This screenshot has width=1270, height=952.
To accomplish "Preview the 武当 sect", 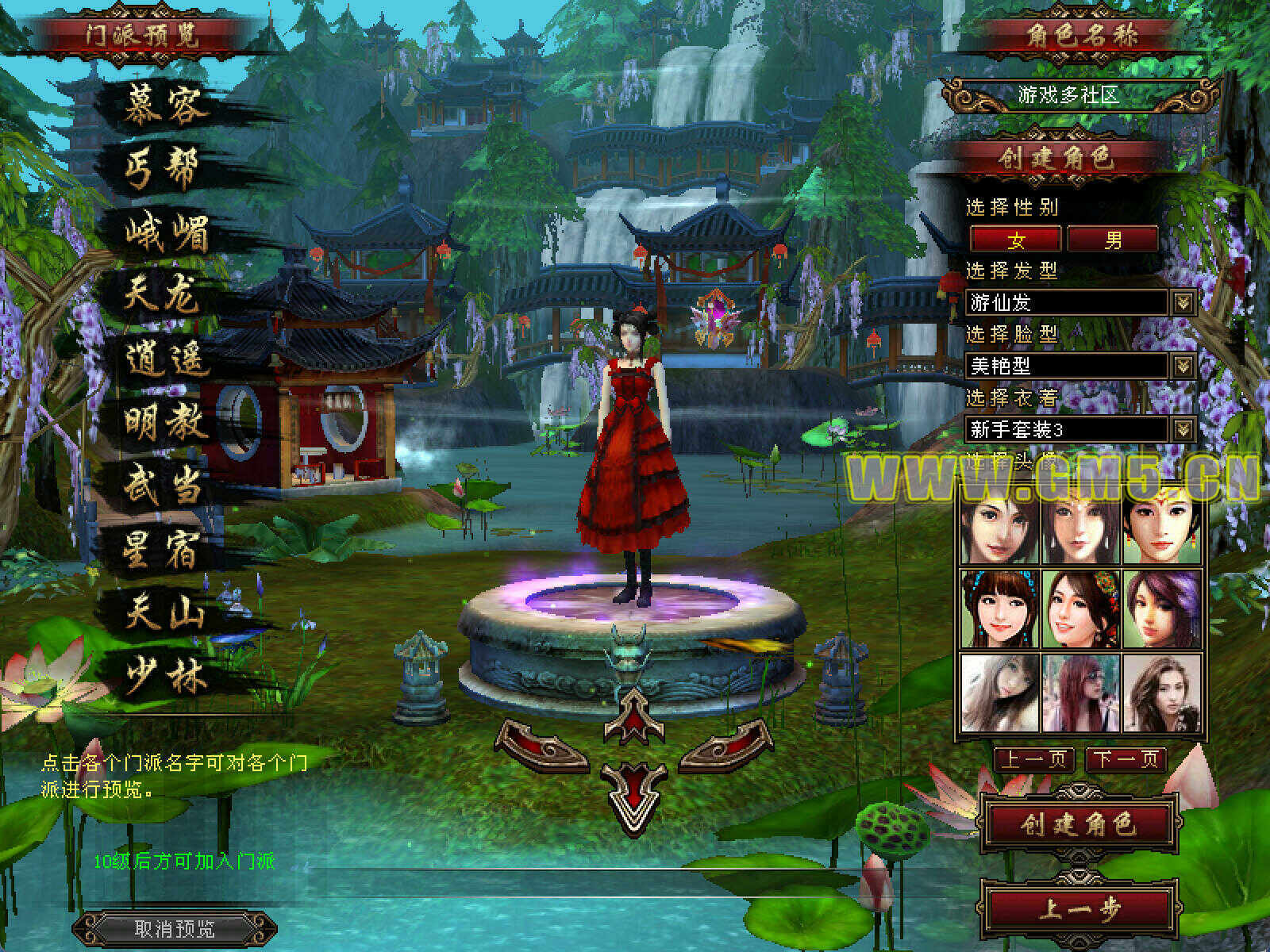I will [x=163, y=486].
